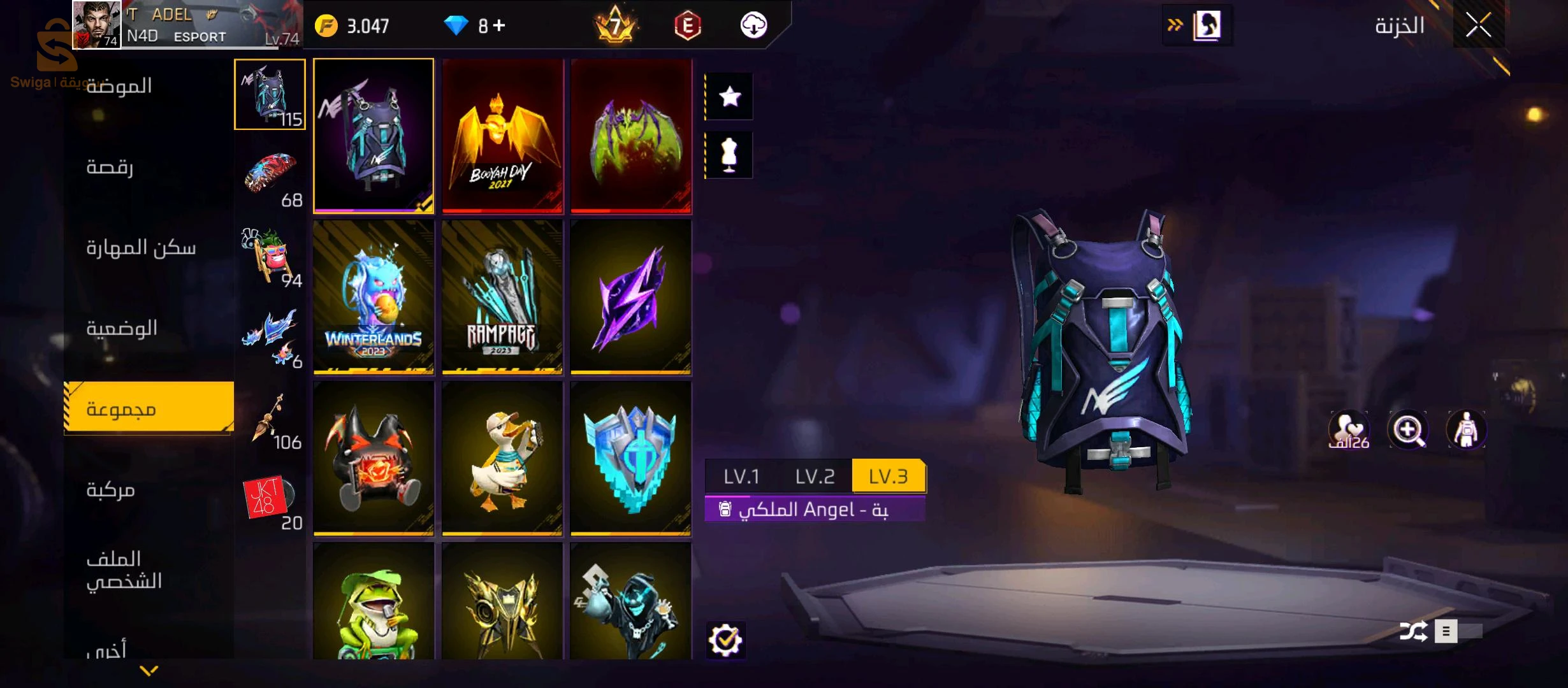
Task: Open the dance (رقصة) category
Action: [x=110, y=167]
